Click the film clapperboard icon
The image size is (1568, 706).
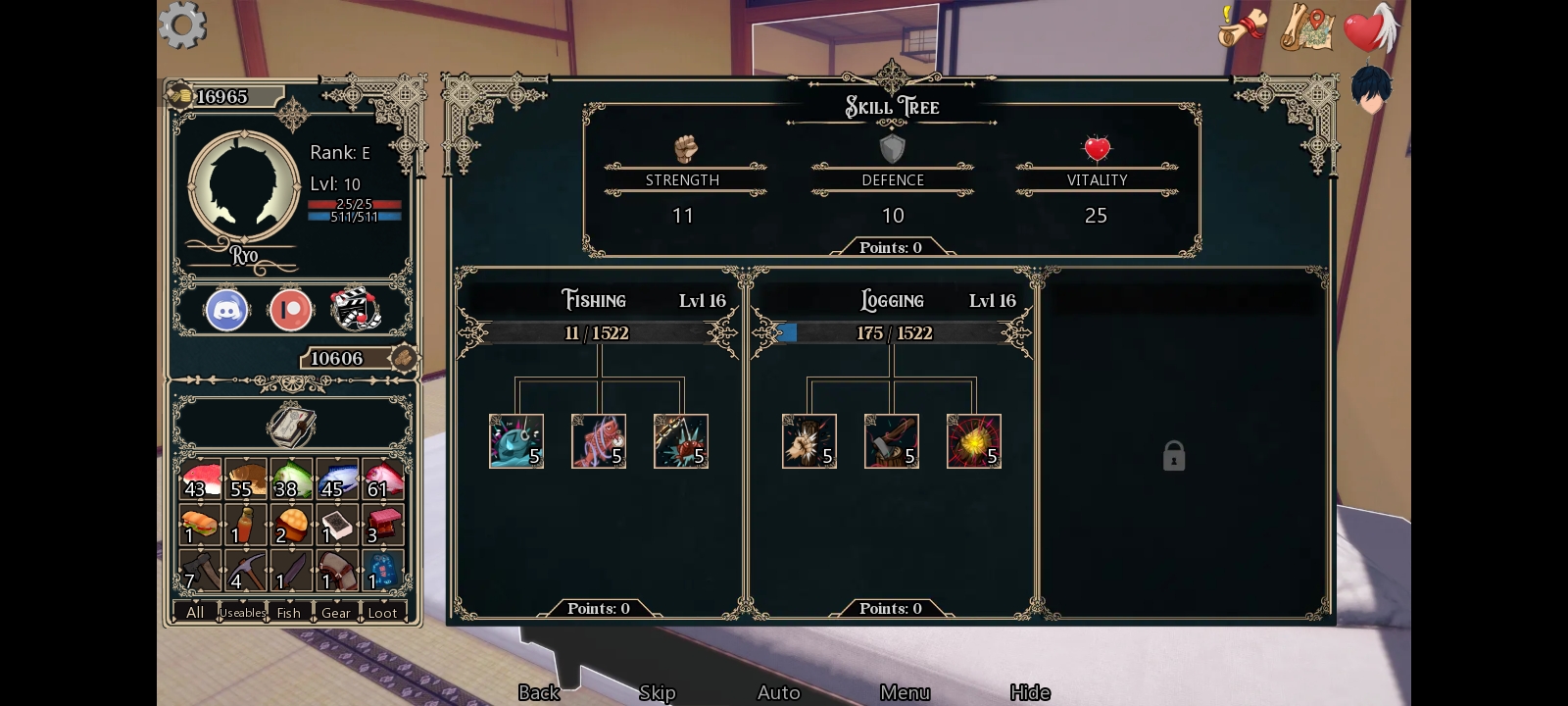pyautogui.click(x=354, y=310)
